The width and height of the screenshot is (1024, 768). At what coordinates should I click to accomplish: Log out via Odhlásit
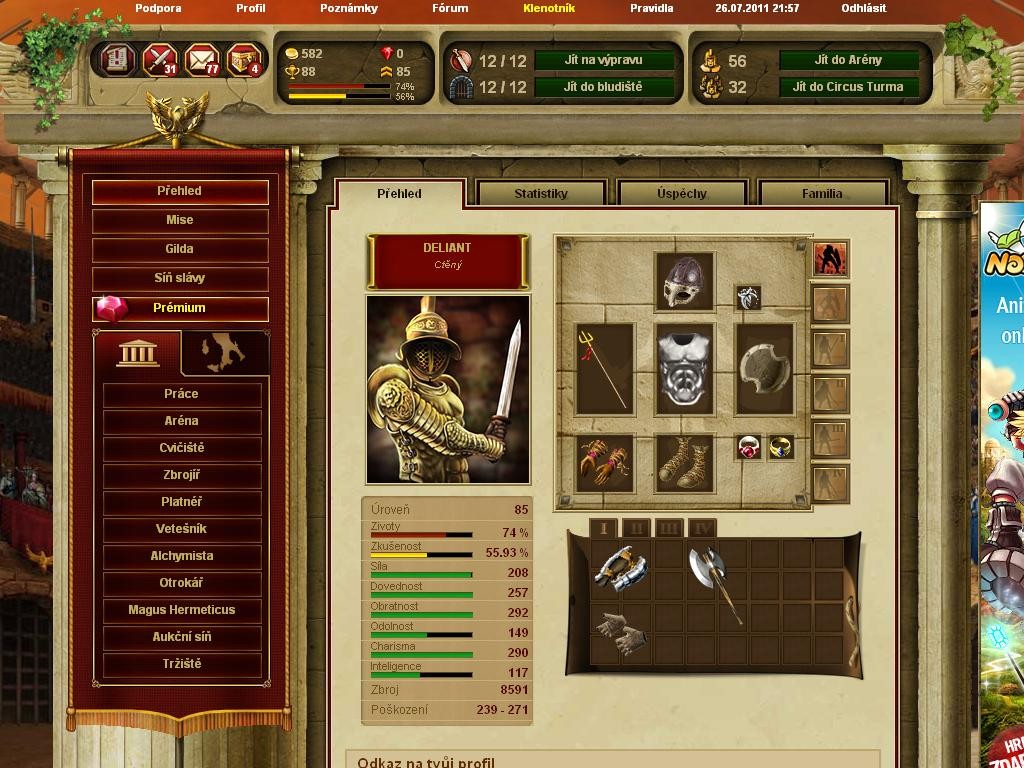point(863,8)
